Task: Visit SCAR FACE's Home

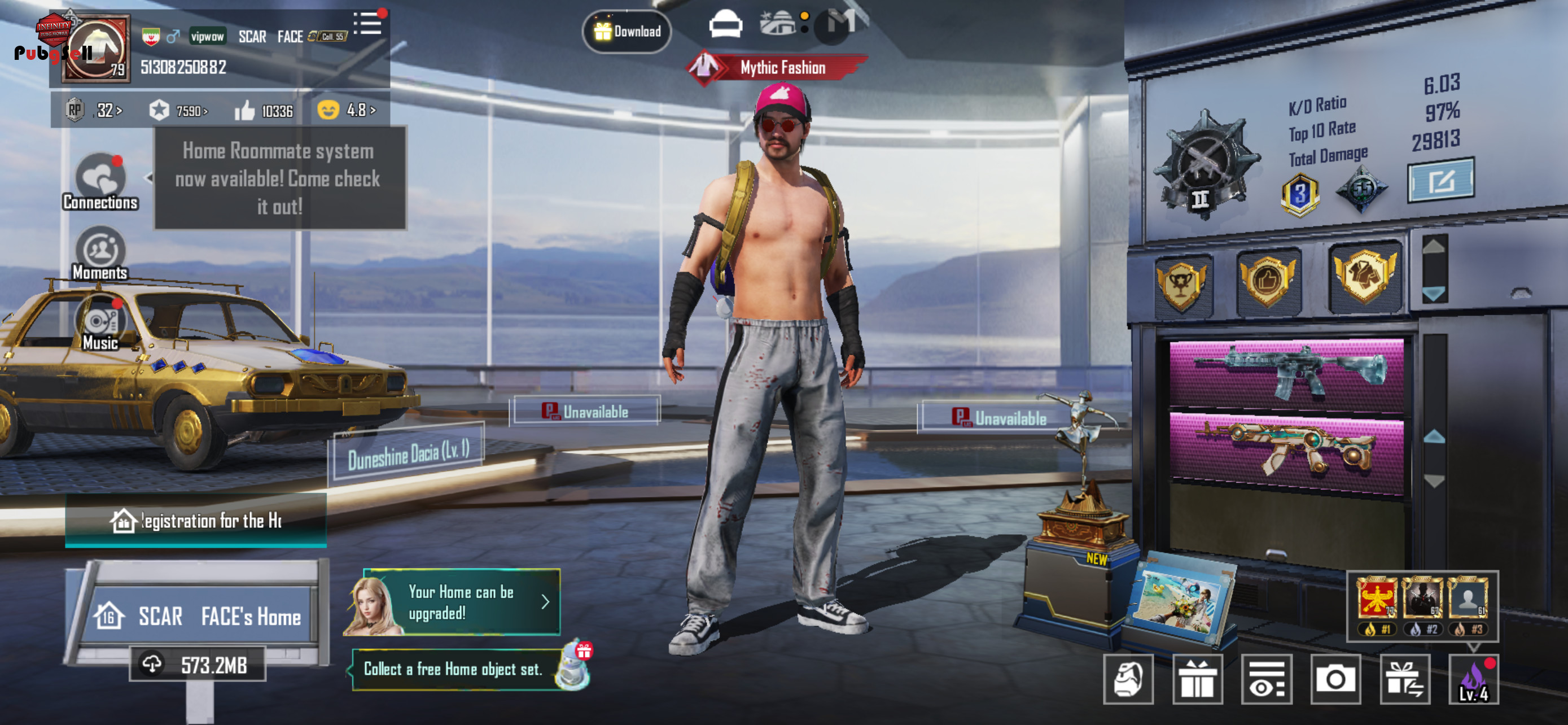Action: (x=199, y=616)
